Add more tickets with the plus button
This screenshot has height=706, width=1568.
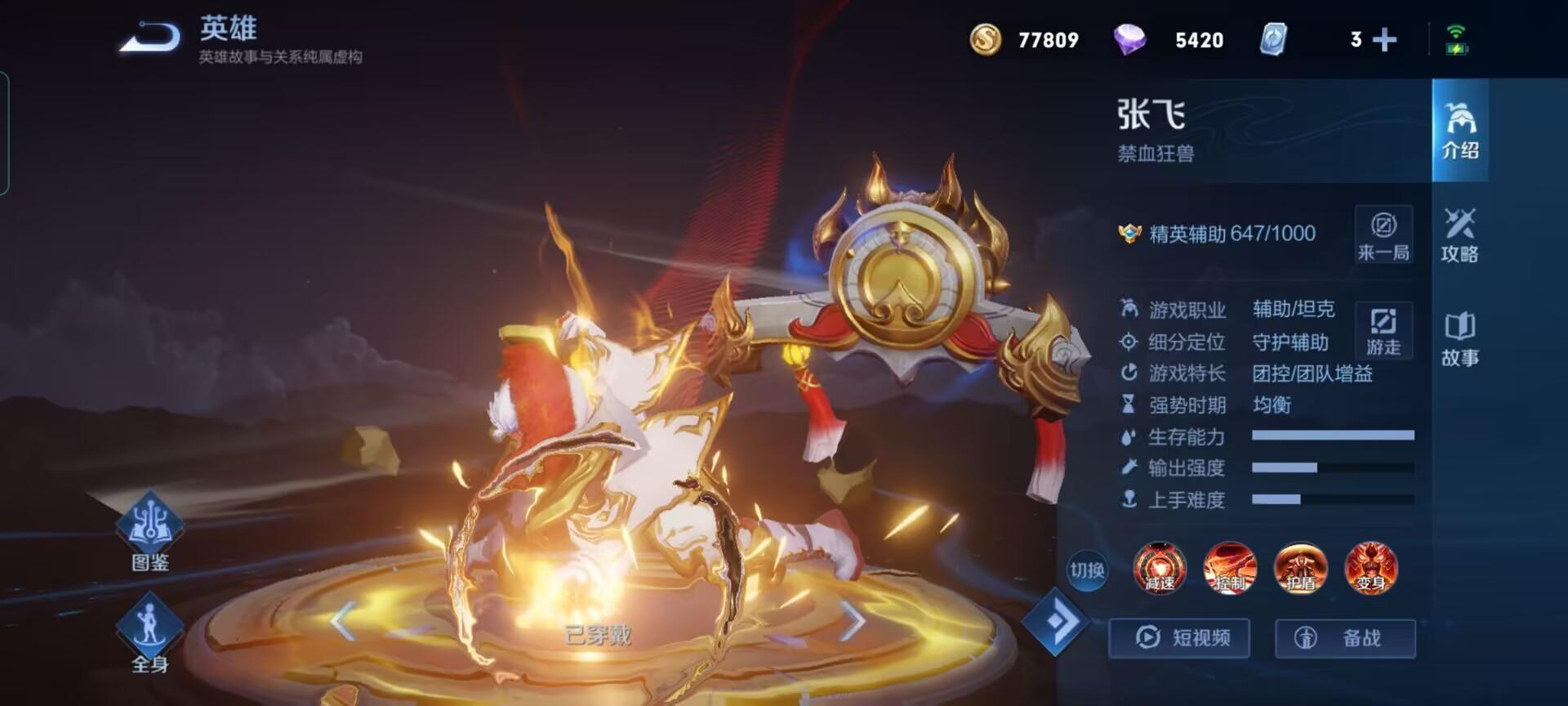1384,39
